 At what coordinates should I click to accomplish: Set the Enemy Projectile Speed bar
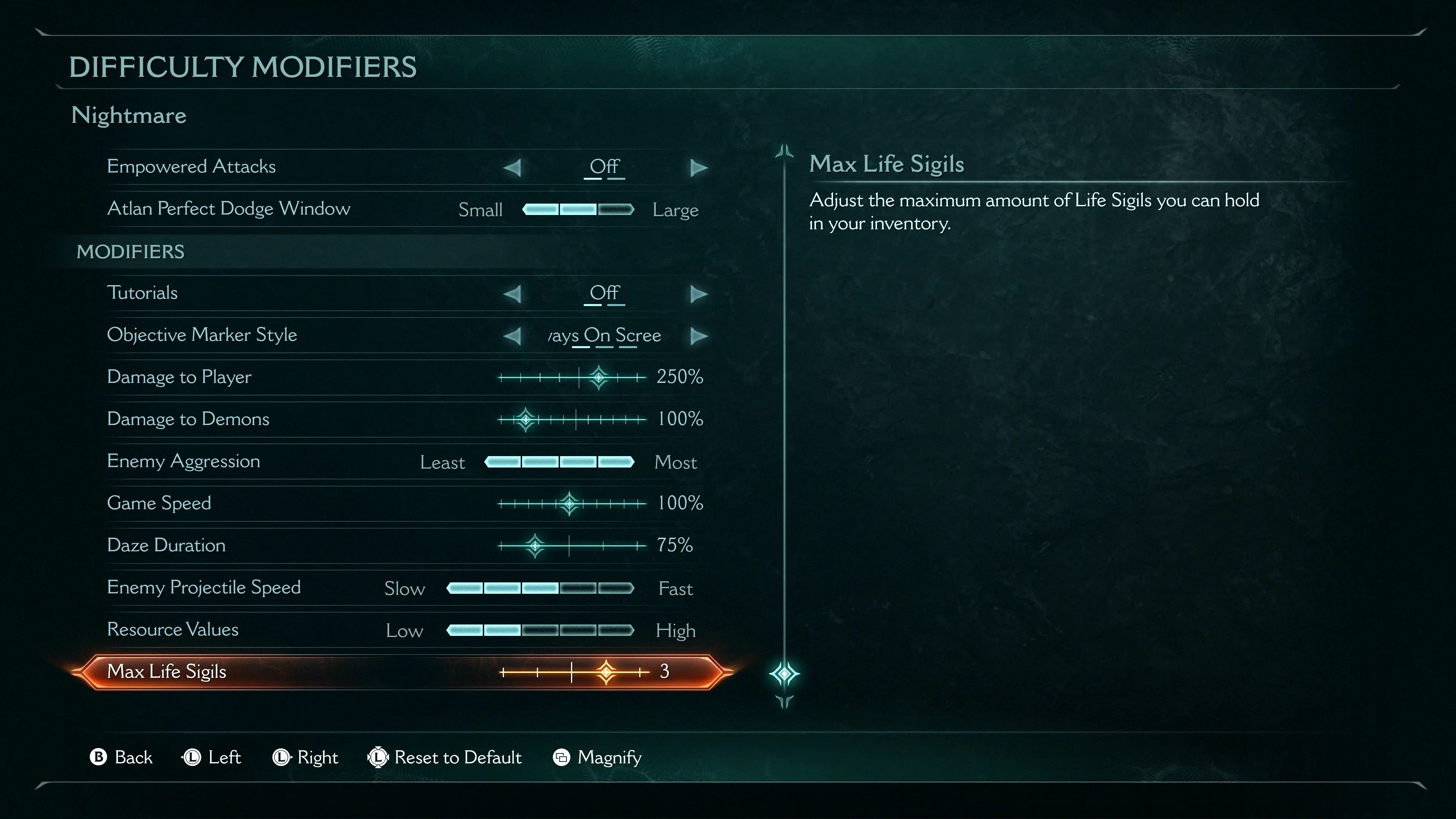[x=540, y=588]
